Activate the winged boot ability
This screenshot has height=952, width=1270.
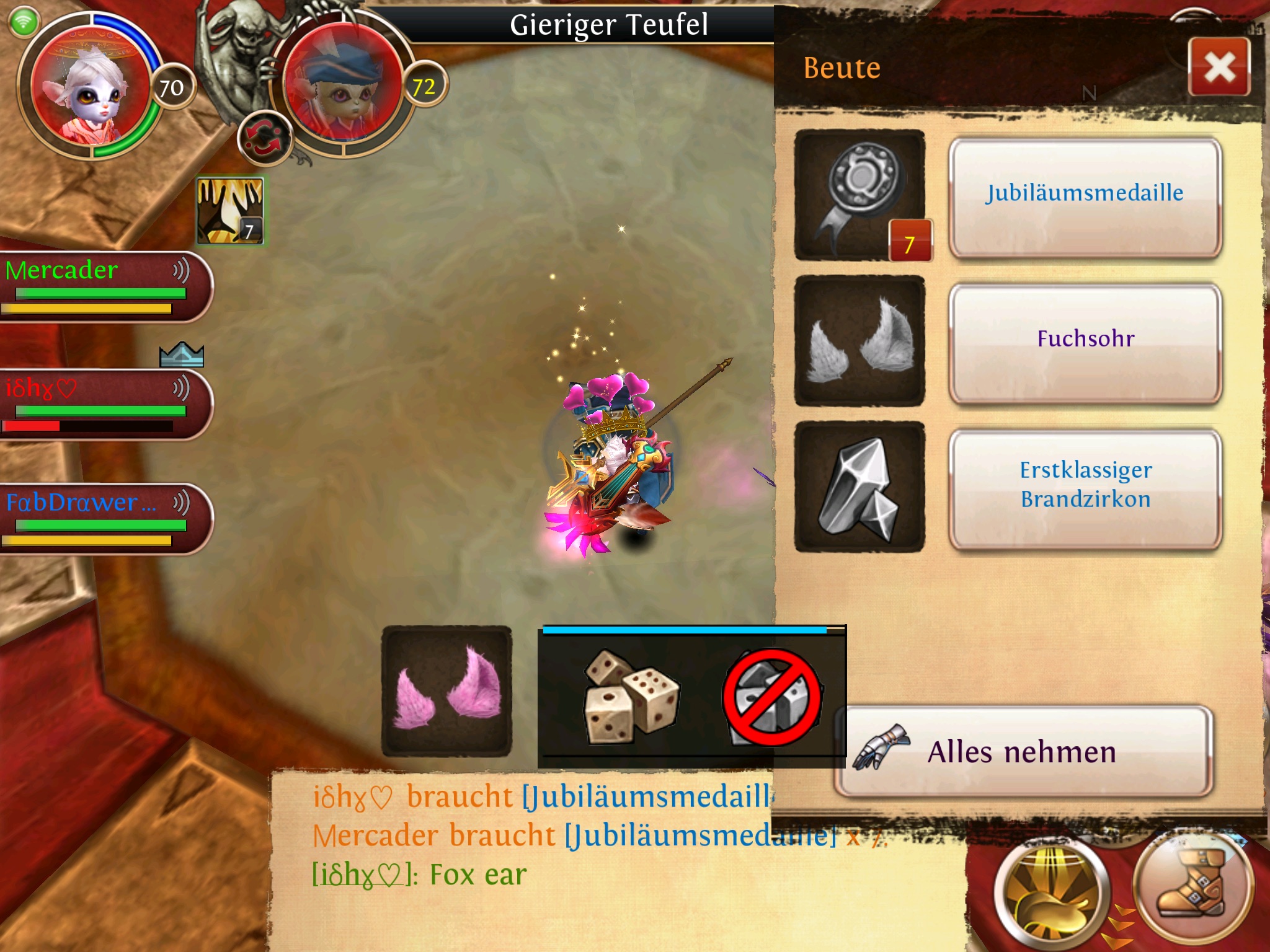click(1192, 886)
